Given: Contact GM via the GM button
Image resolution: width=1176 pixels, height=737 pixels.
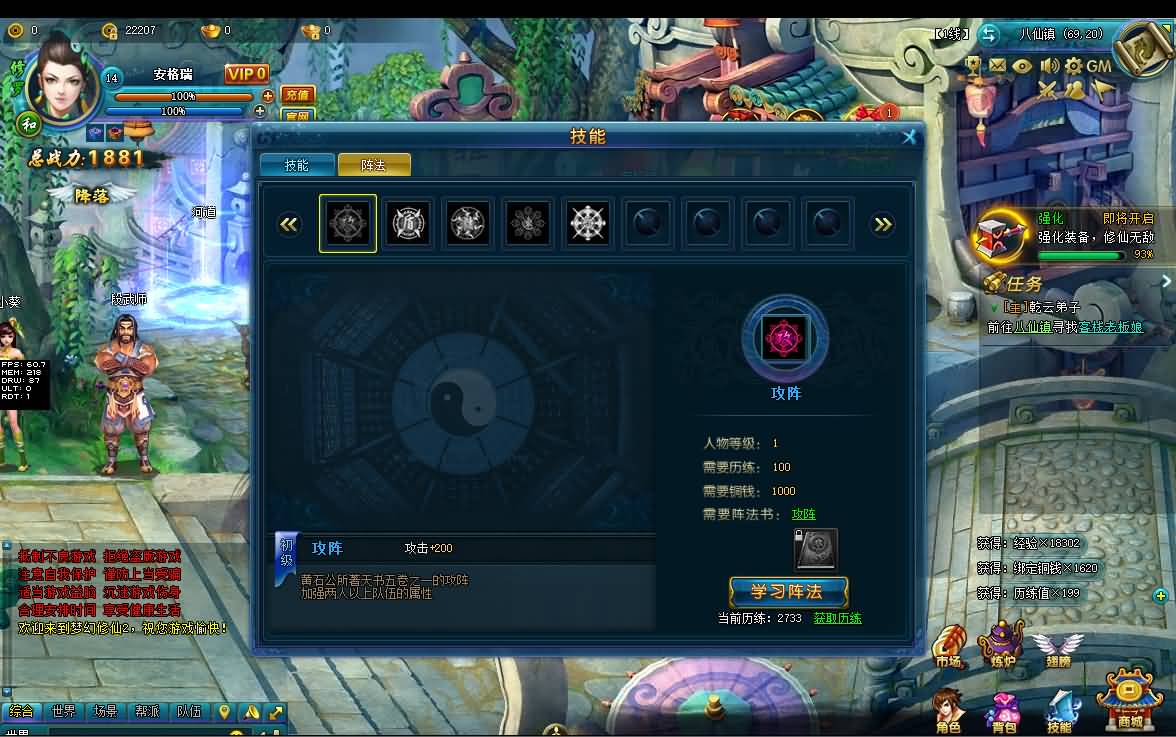Looking at the screenshot, I should 1099,66.
